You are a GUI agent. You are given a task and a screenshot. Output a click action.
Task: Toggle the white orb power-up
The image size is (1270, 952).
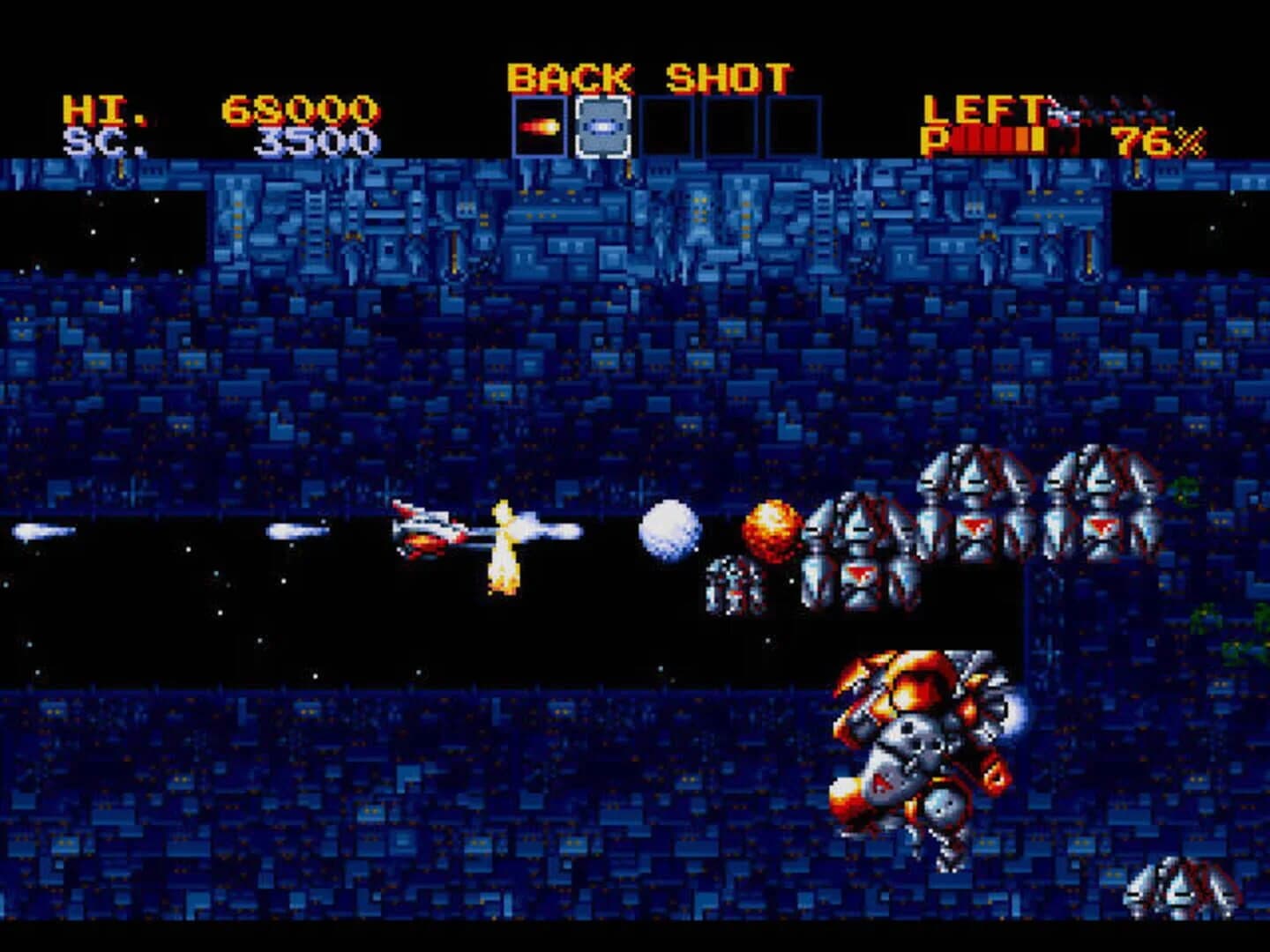tap(671, 532)
